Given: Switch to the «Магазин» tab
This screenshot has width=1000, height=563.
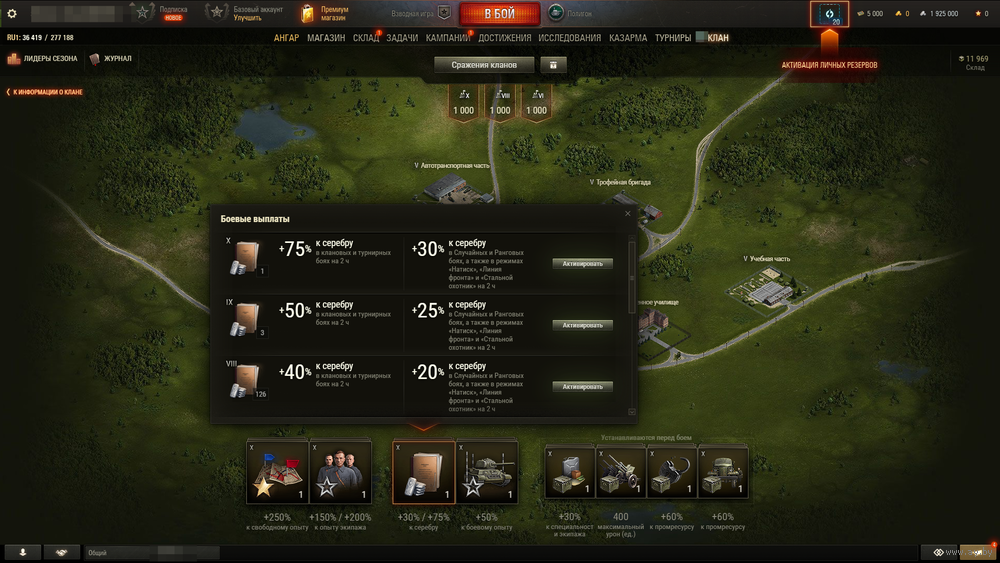Looking at the screenshot, I should pyautogui.click(x=326, y=38).
